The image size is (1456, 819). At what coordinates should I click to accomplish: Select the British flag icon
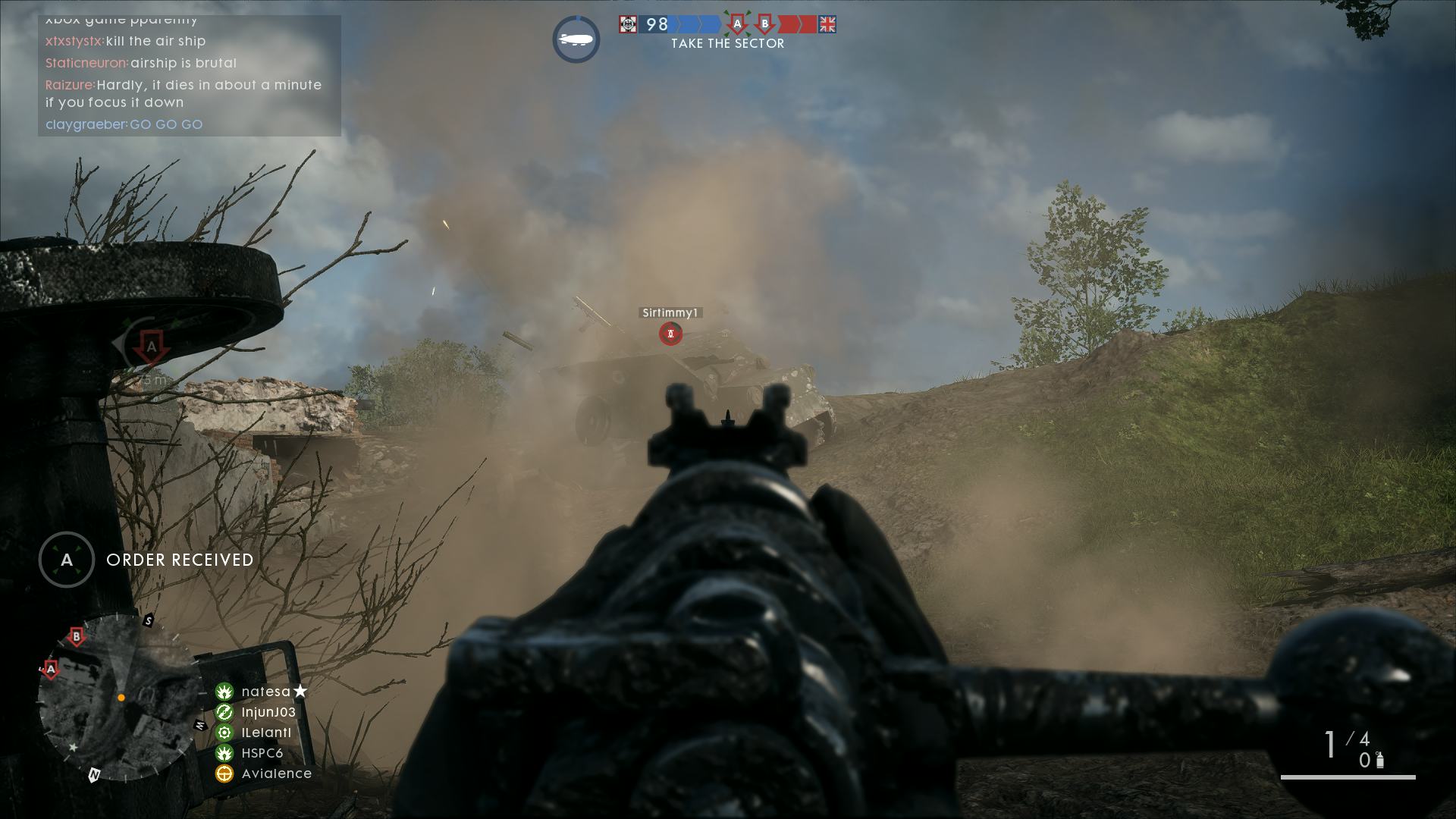827,25
